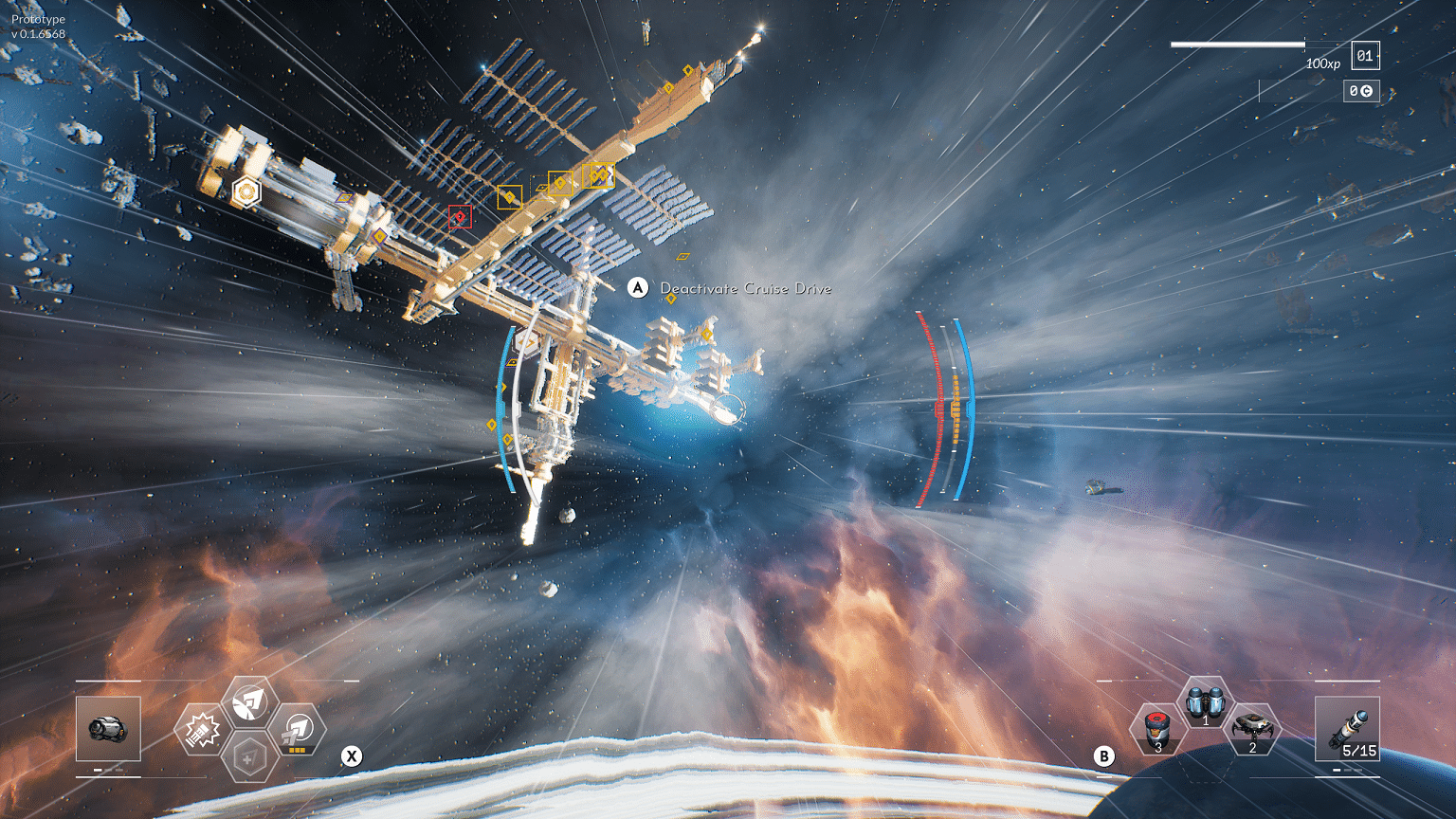
Task: Target the red square enemy marker
Action: 461,217
